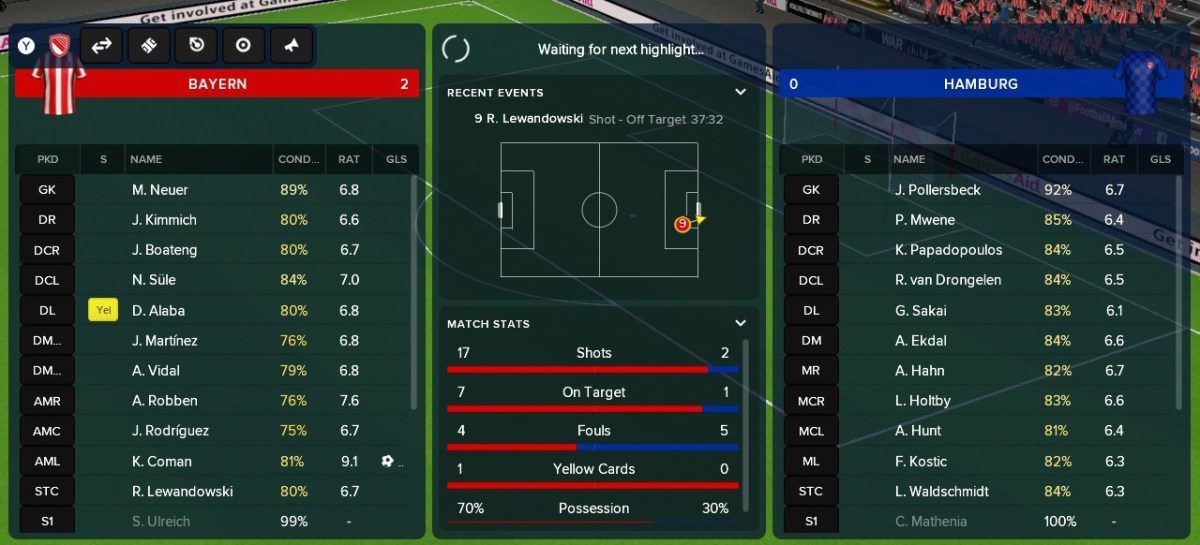Click A. Robben's row
Image resolution: width=1200 pixels, height=545 pixels.
coord(164,401)
